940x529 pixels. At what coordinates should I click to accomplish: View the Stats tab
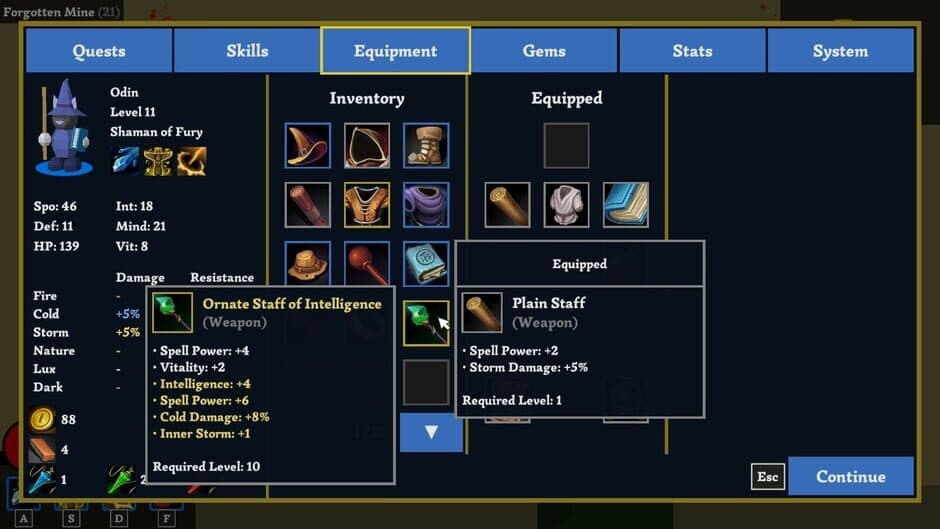[x=692, y=51]
